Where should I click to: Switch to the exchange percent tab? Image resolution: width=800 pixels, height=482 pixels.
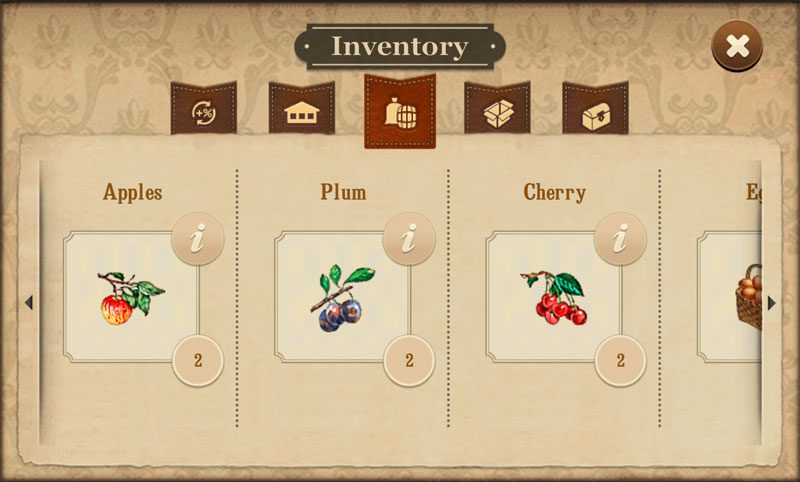203,112
